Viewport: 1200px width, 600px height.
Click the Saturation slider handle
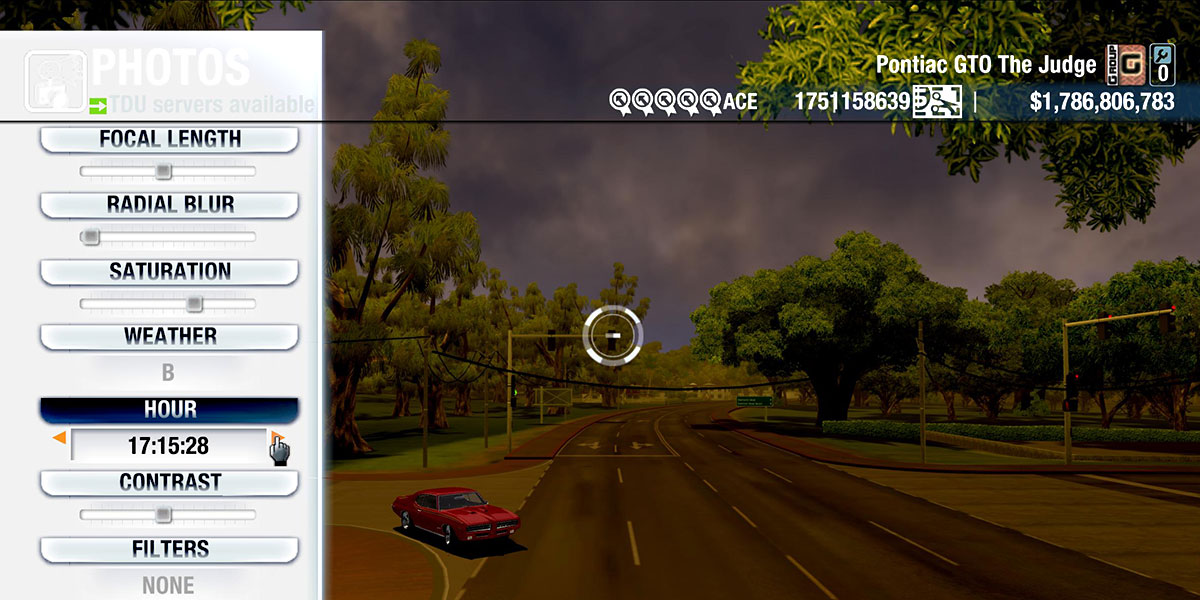click(194, 303)
